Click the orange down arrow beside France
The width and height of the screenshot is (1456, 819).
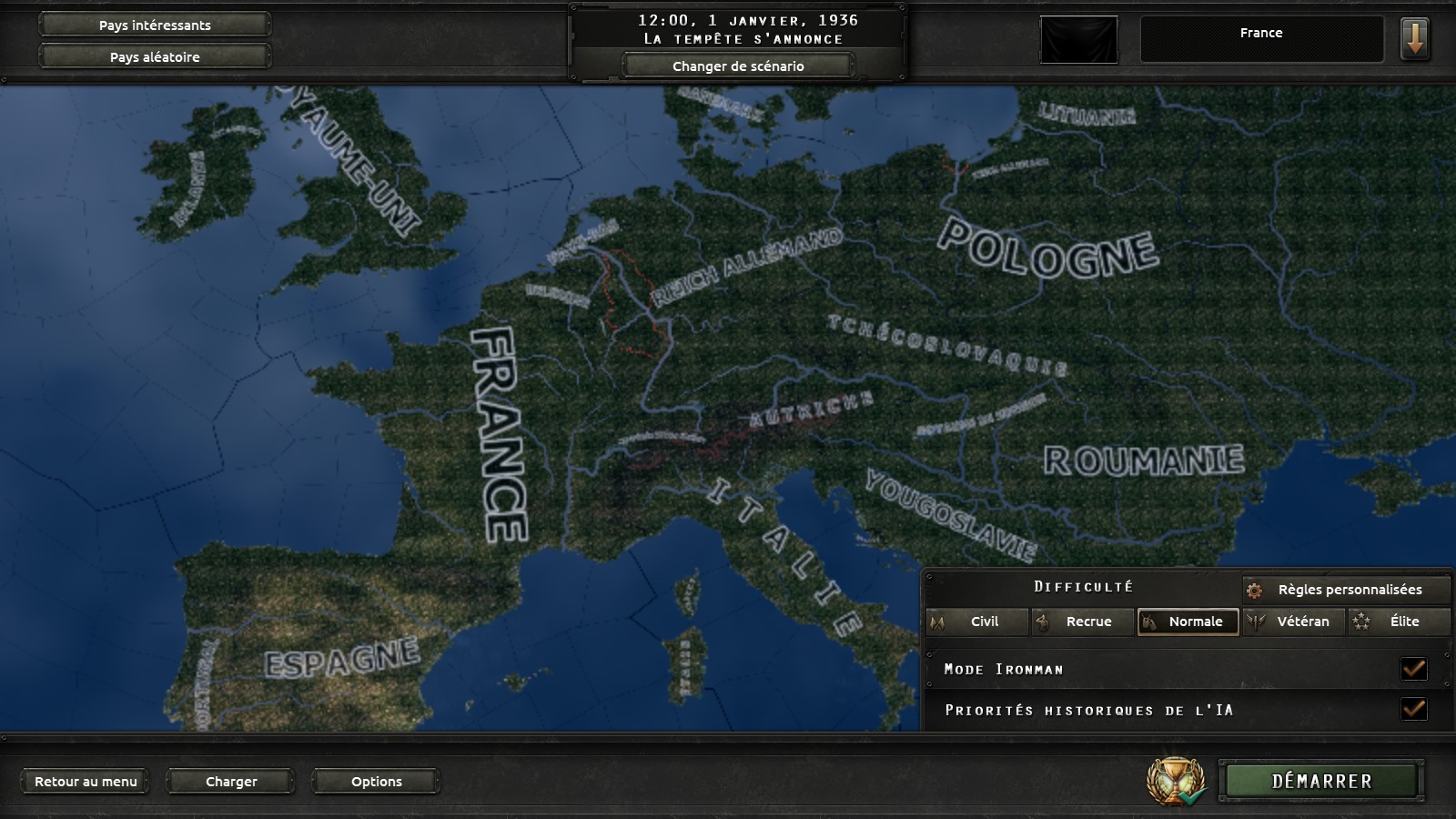coord(1416,39)
